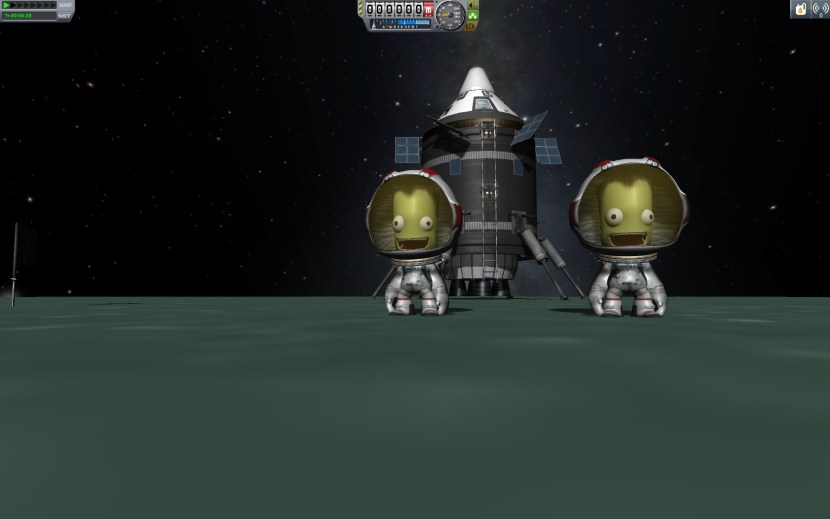Open the green recovery button beside altimeter
This screenshot has width=830, height=519.
(472, 16)
